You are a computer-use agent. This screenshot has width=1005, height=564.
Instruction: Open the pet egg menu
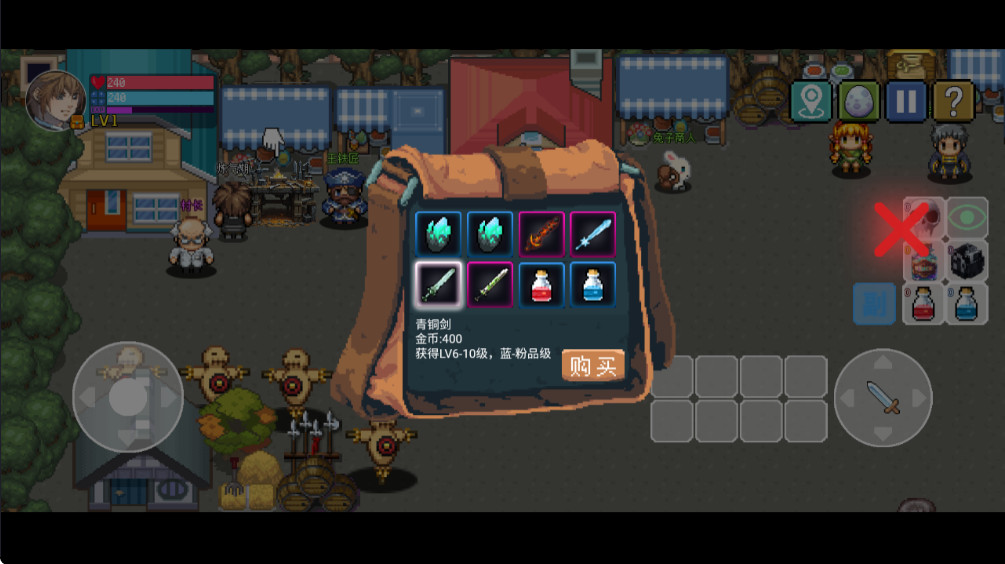pyautogui.click(x=859, y=102)
